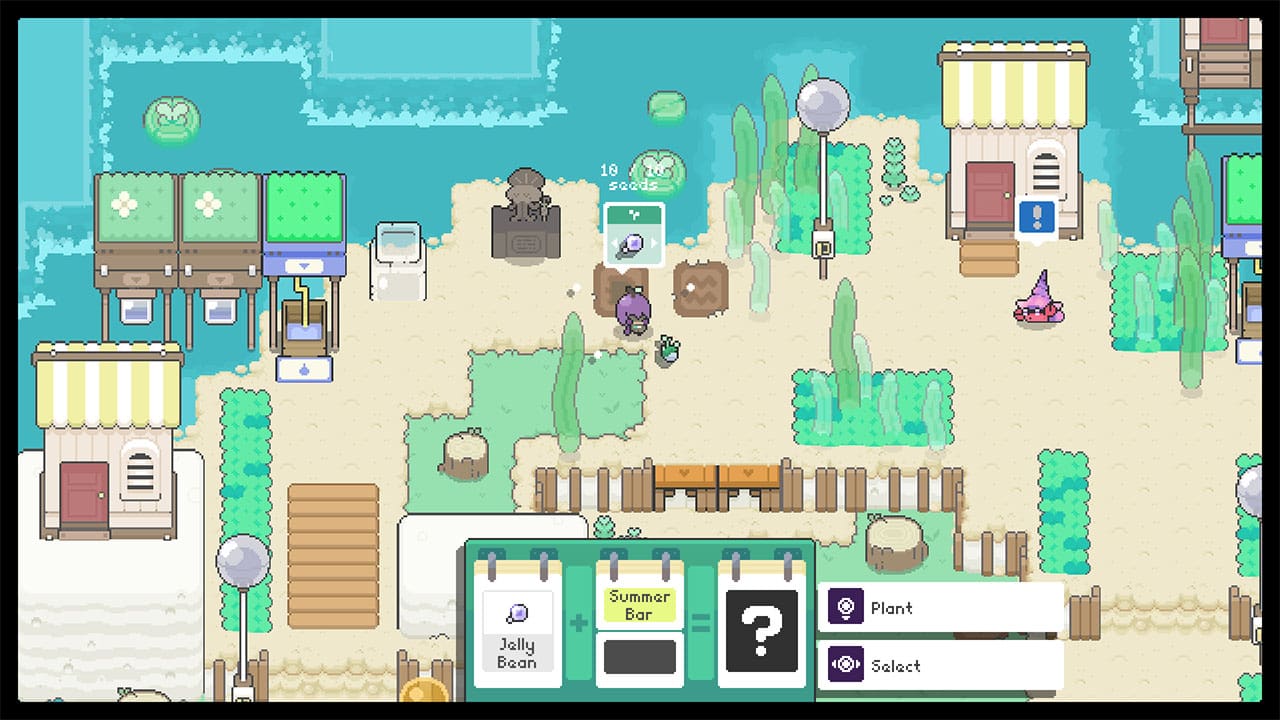Select the Jelly Bean recipe card
The width and height of the screenshot is (1280, 720).
pos(517,630)
